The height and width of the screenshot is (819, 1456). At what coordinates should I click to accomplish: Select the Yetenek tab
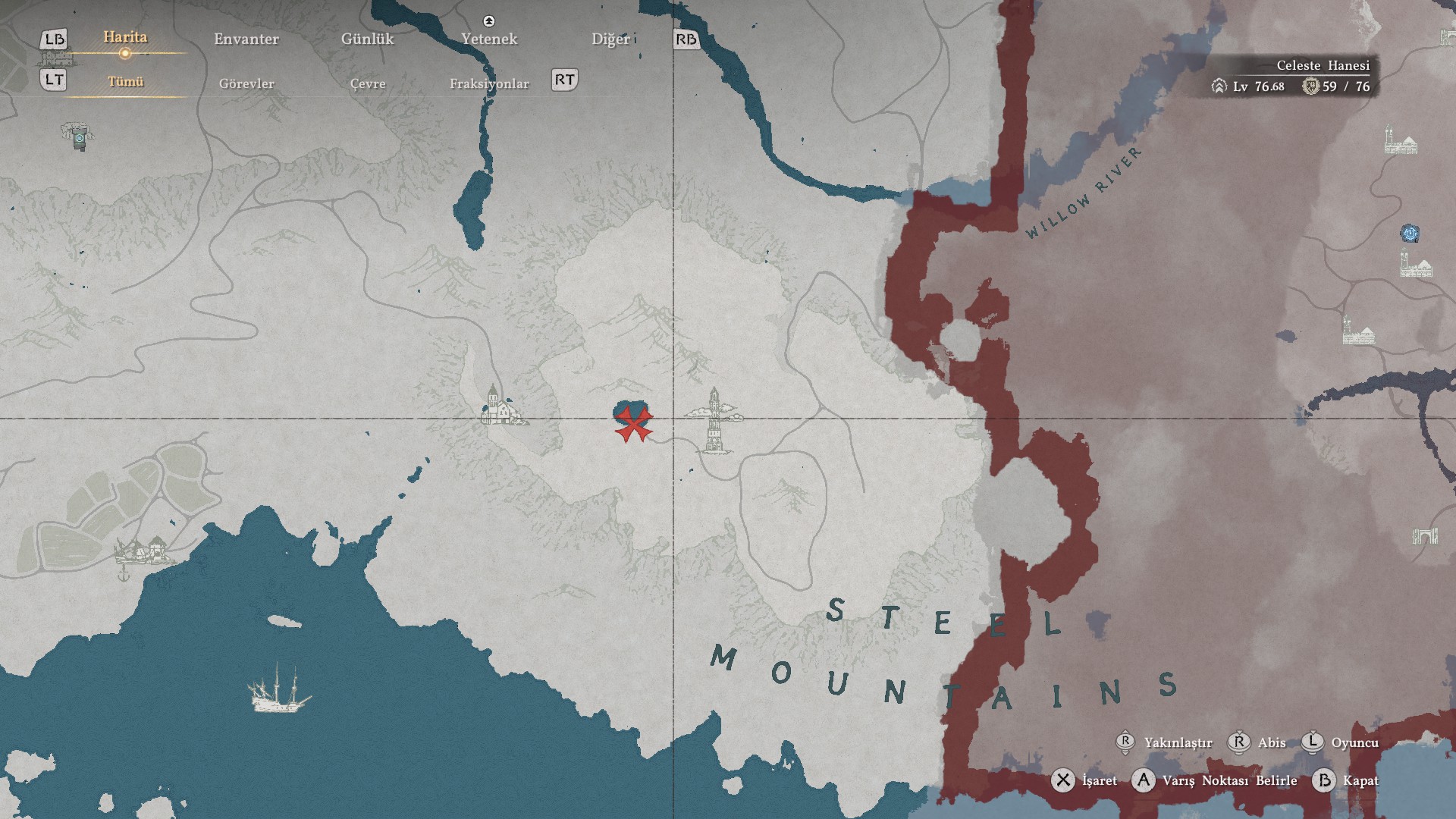tap(489, 39)
